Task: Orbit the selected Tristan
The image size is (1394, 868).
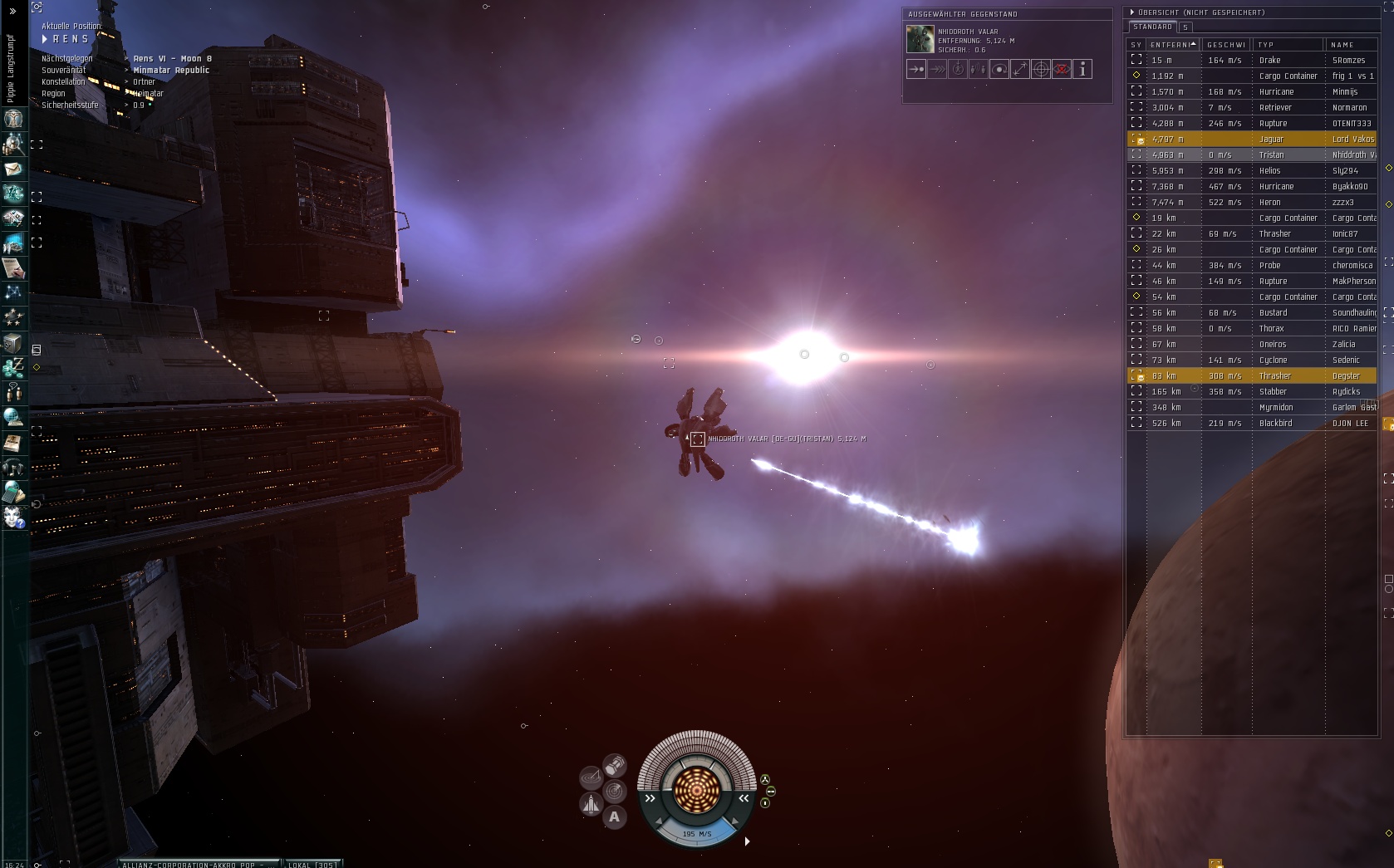Action: [x=999, y=70]
